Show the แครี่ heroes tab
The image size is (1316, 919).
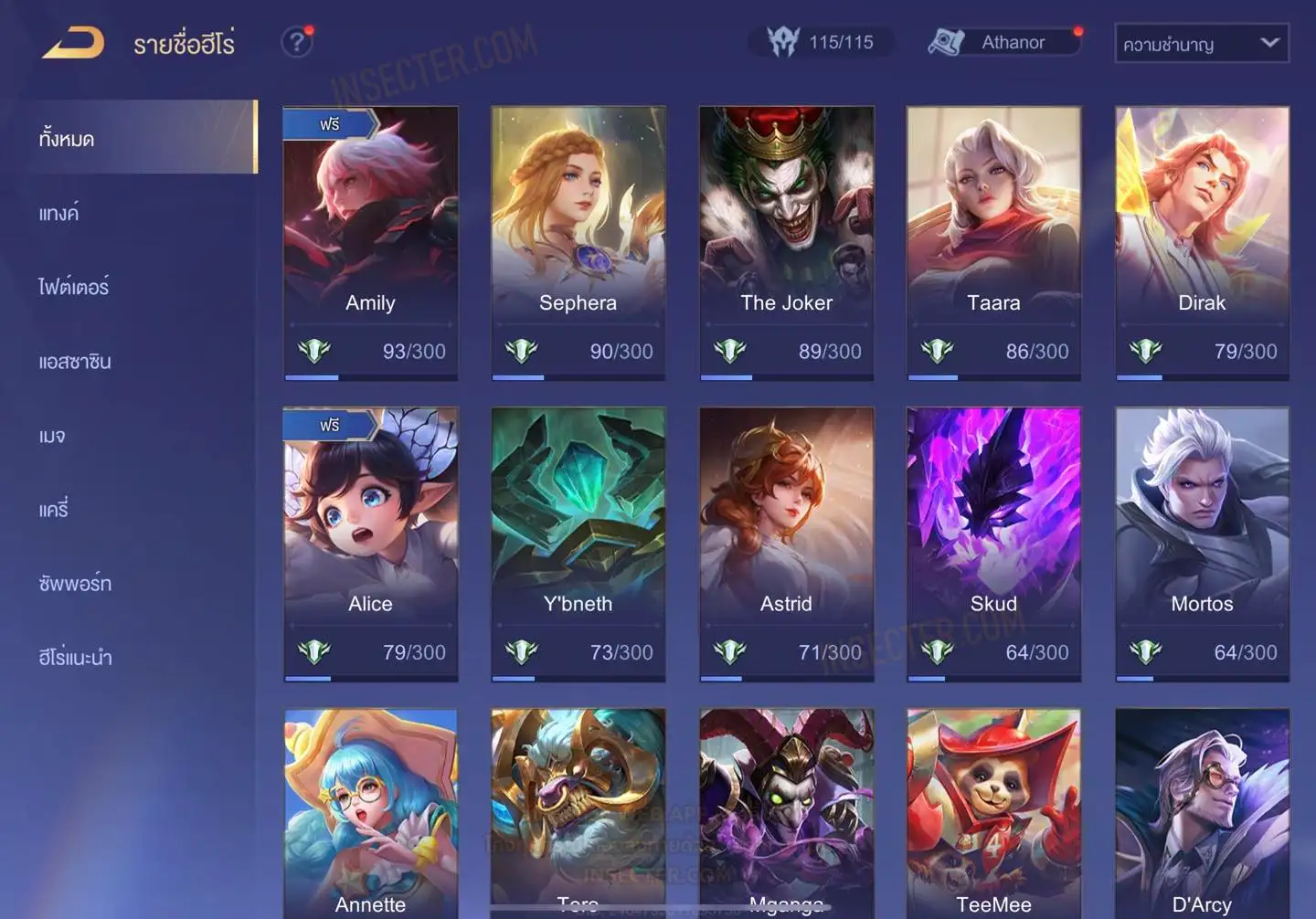(54, 510)
